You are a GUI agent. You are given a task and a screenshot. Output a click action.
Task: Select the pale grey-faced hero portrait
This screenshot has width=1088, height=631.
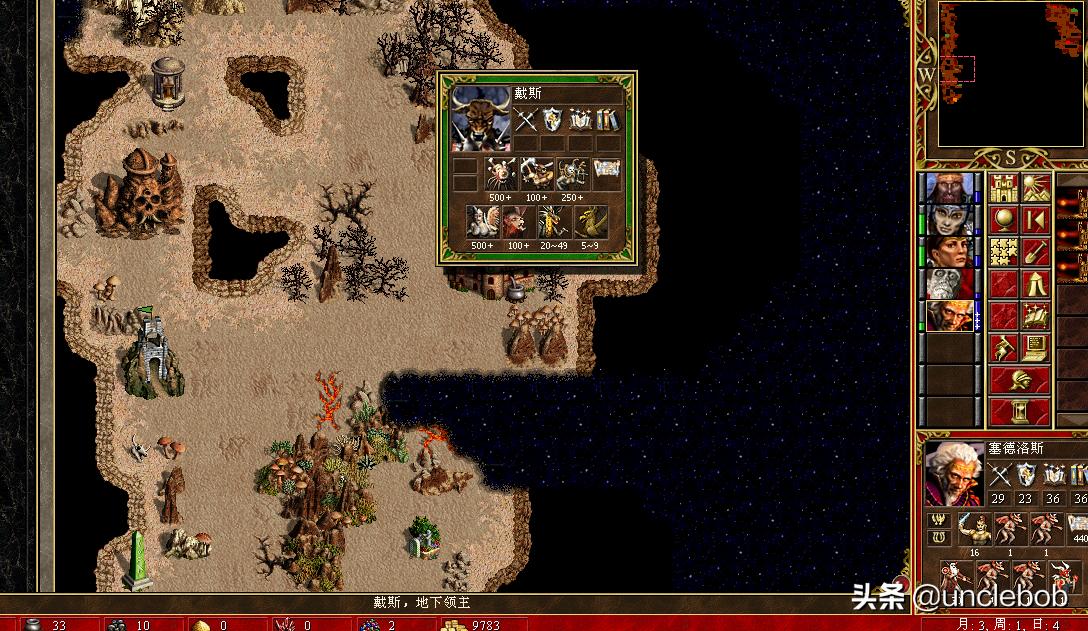coord(948,220)
